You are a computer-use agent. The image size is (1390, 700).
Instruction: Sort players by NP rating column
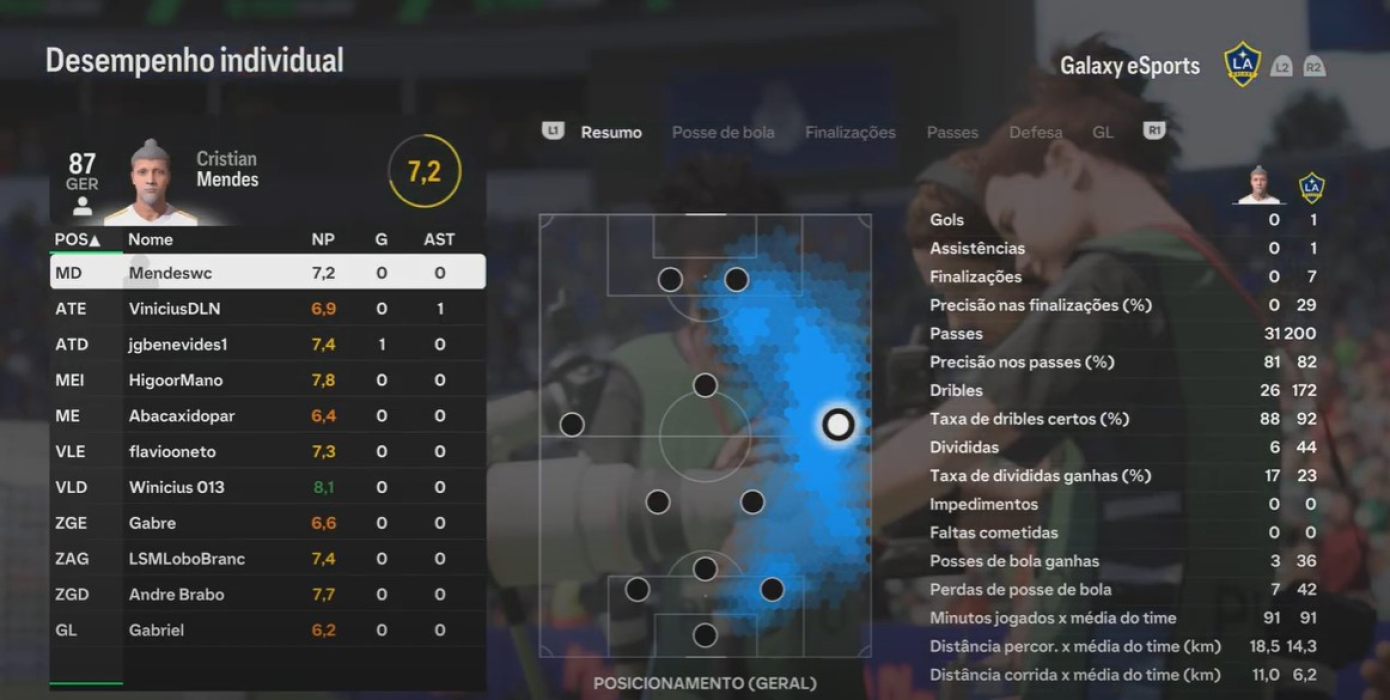(x=322, y=240)
